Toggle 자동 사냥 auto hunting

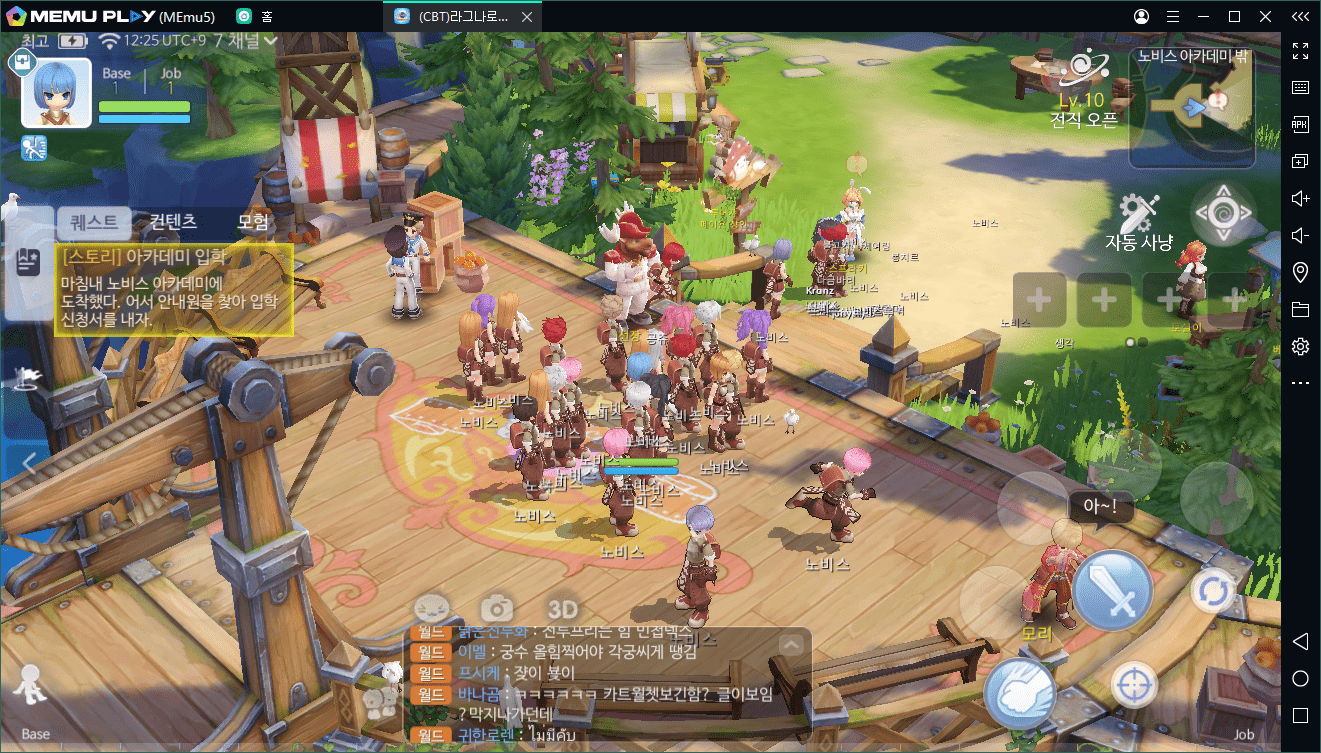pos(1138,224)
